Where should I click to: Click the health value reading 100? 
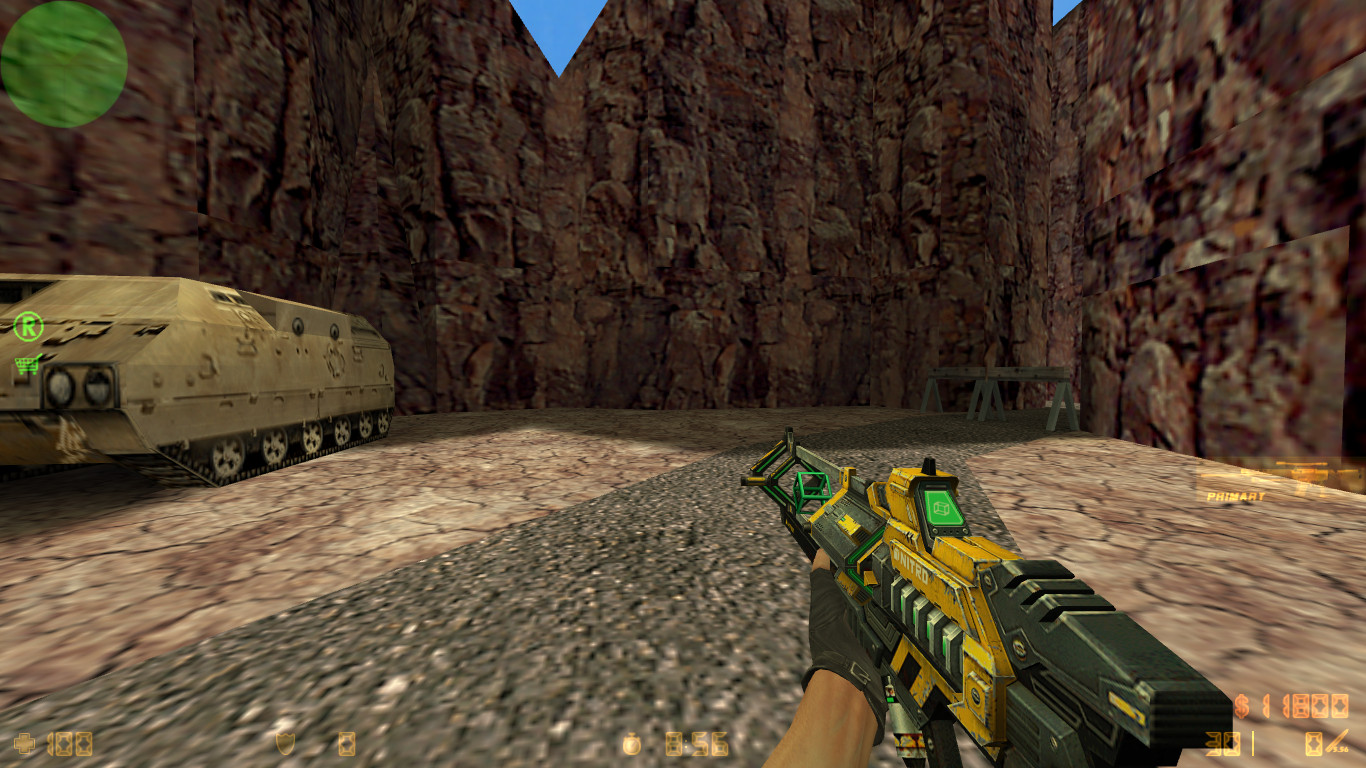70,744
